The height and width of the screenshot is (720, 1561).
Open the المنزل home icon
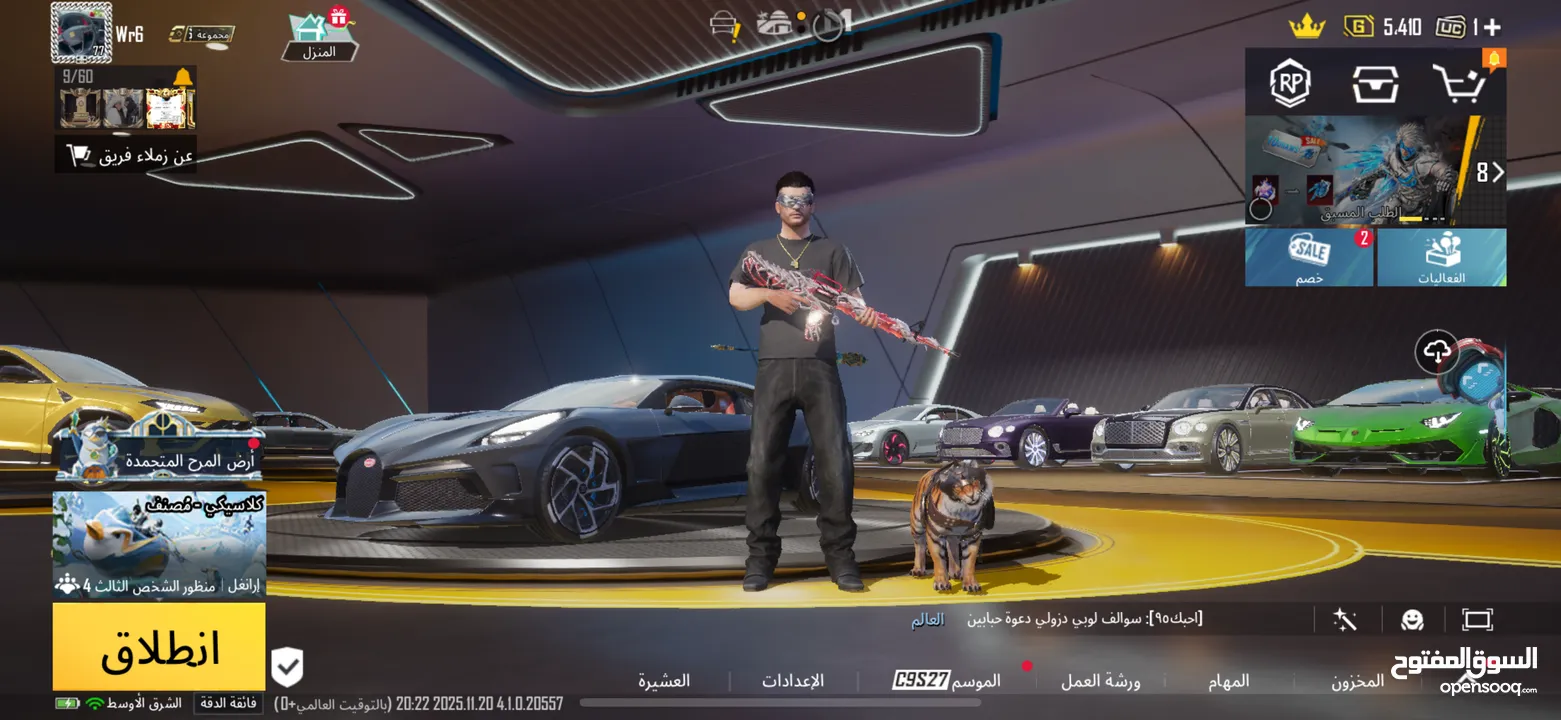coord(320,36)
